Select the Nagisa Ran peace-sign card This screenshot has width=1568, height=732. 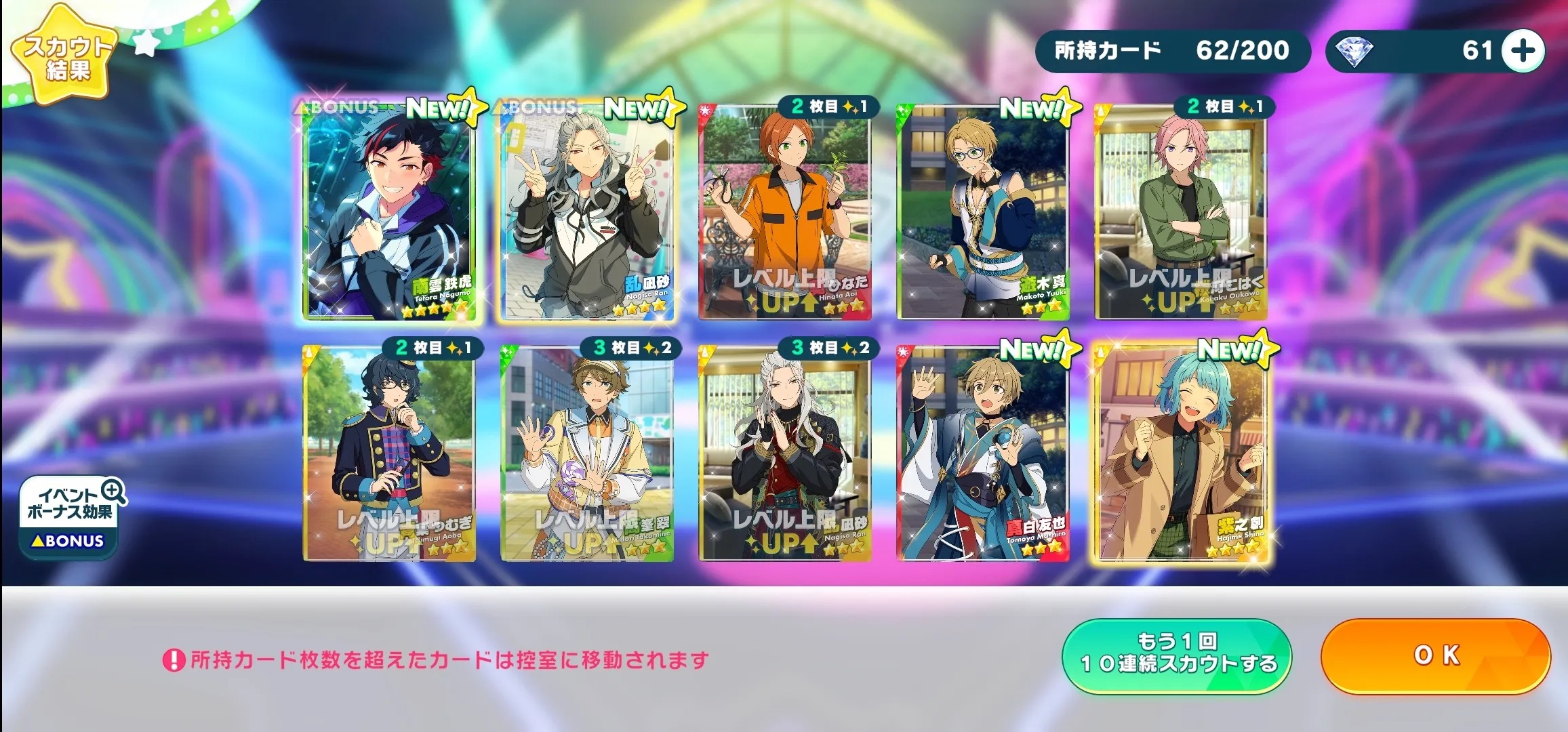coord(587,211)
